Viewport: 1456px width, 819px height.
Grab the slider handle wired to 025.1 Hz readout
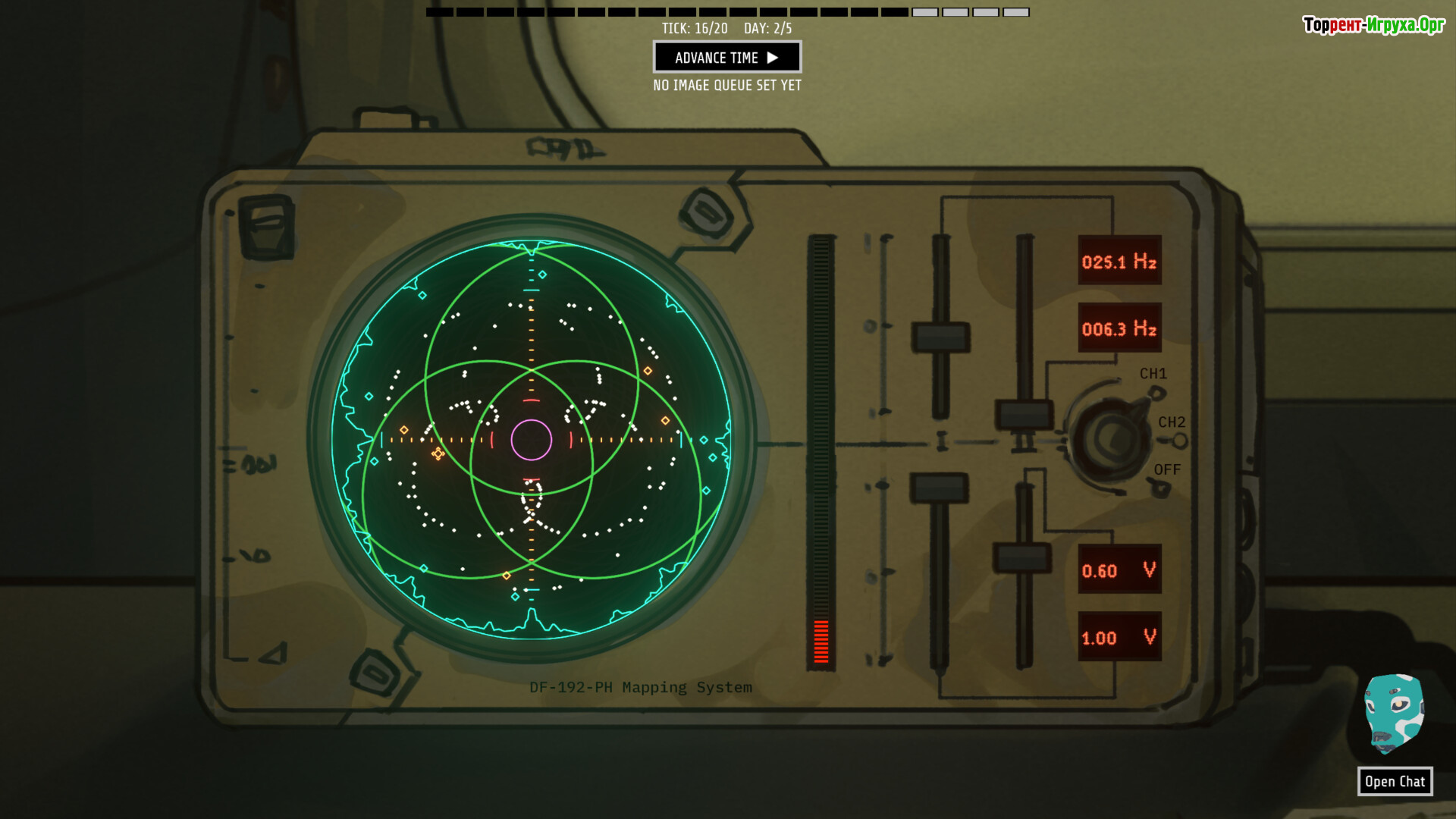click(x=940, y=337)
